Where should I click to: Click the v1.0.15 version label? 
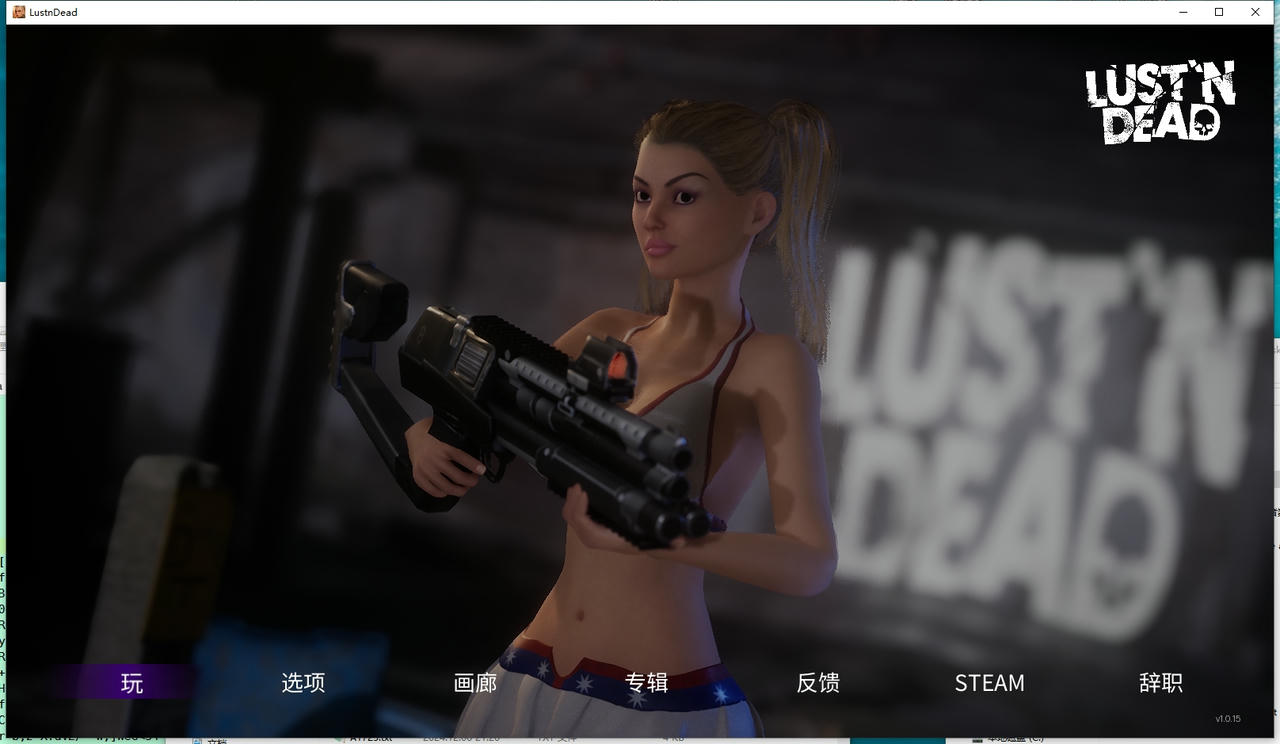[1229, 717]
